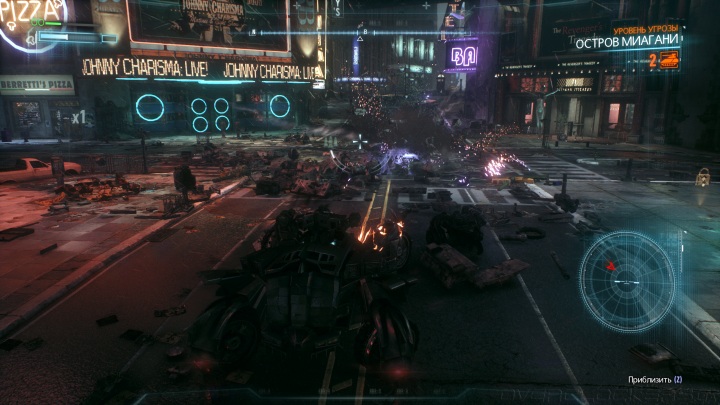This screenshot has height=405, width=720.
Task: Select the orange tank threat icon
Action: coord(669,60)
